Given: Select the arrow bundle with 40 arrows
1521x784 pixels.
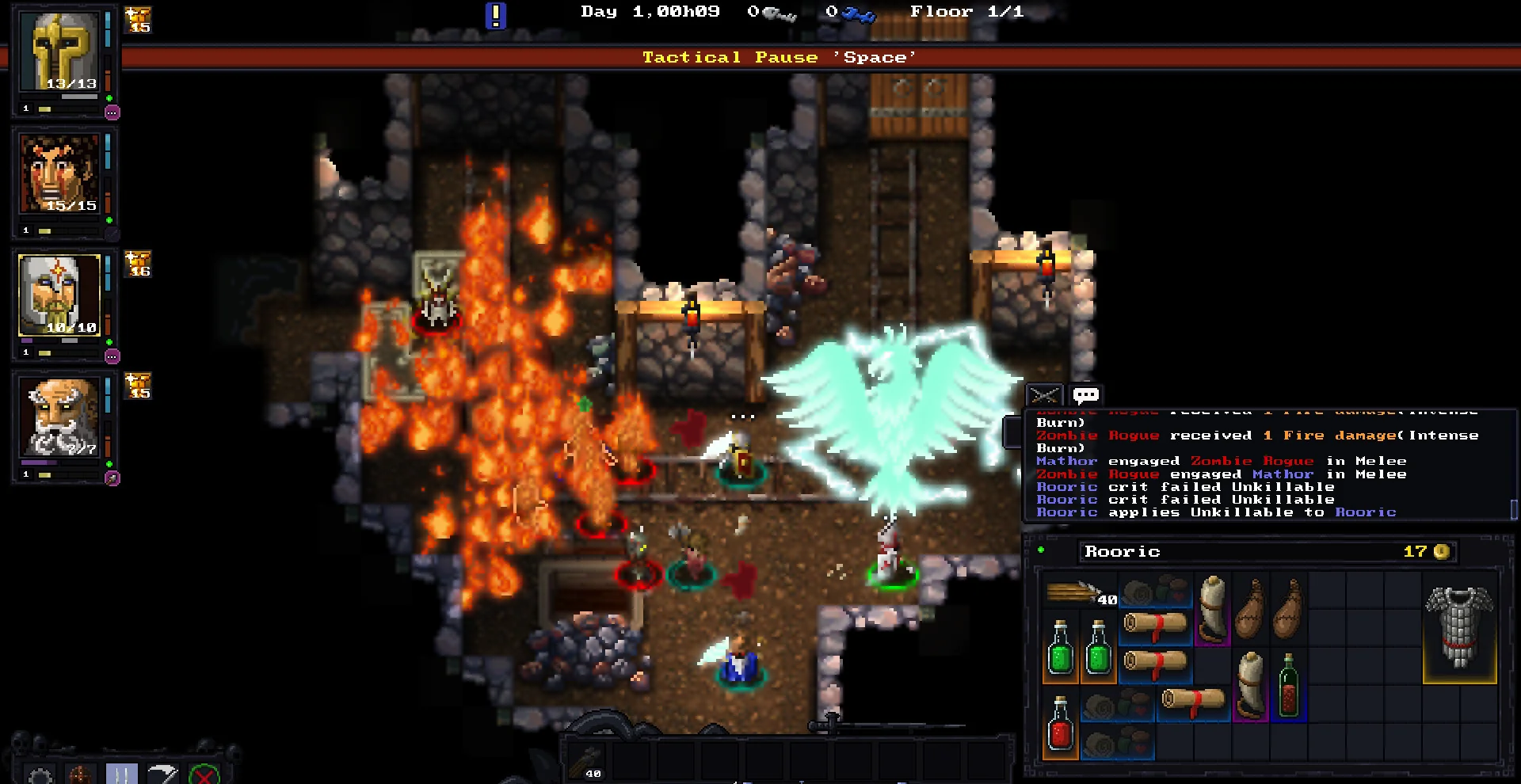Looking at the screenshot, I should (1079, 592).
